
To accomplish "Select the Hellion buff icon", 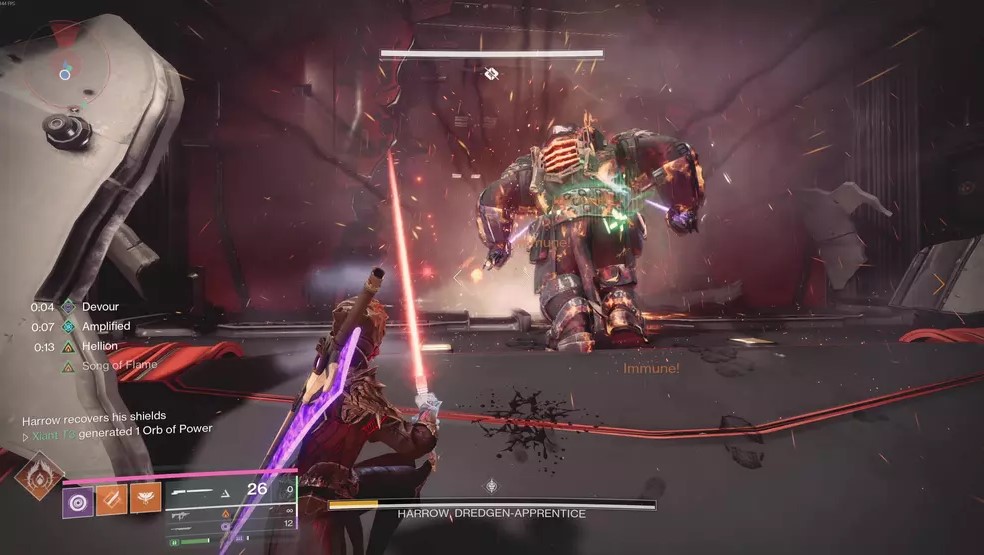I will click(68, 347).
